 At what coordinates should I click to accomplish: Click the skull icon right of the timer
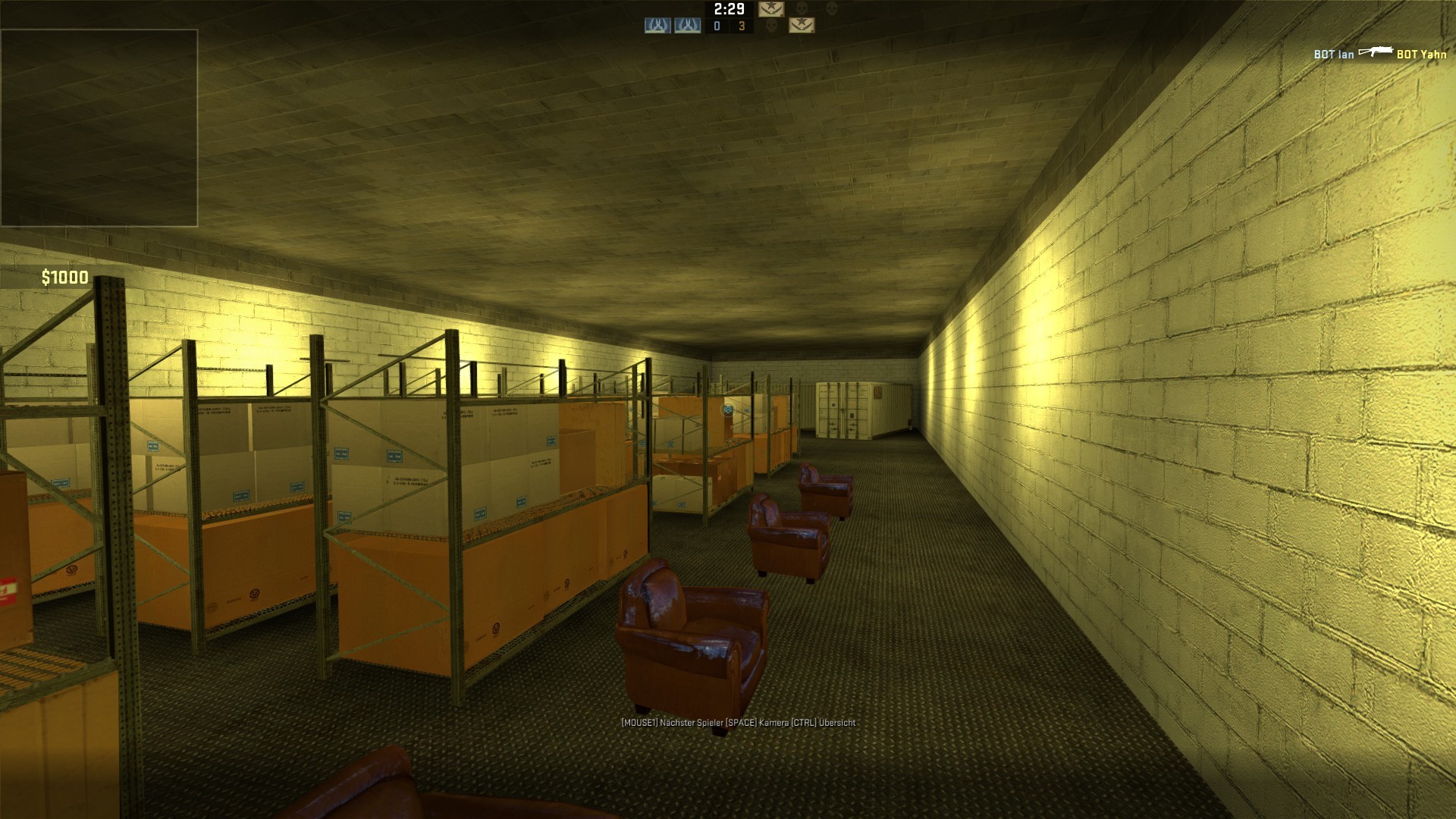click(x=801, y=9)
